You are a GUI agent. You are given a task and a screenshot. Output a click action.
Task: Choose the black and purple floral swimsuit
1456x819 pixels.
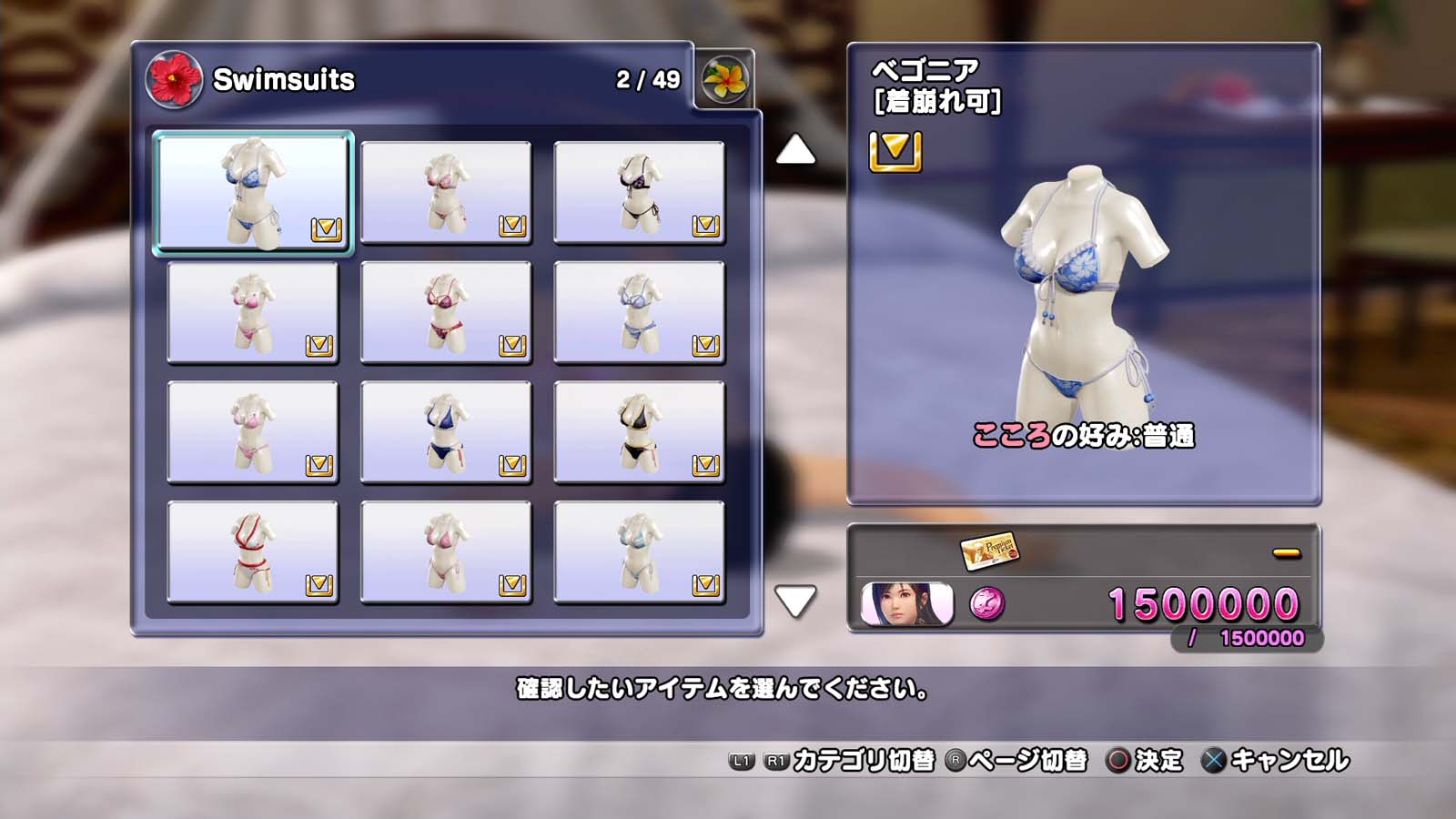[x=639, y=192]
